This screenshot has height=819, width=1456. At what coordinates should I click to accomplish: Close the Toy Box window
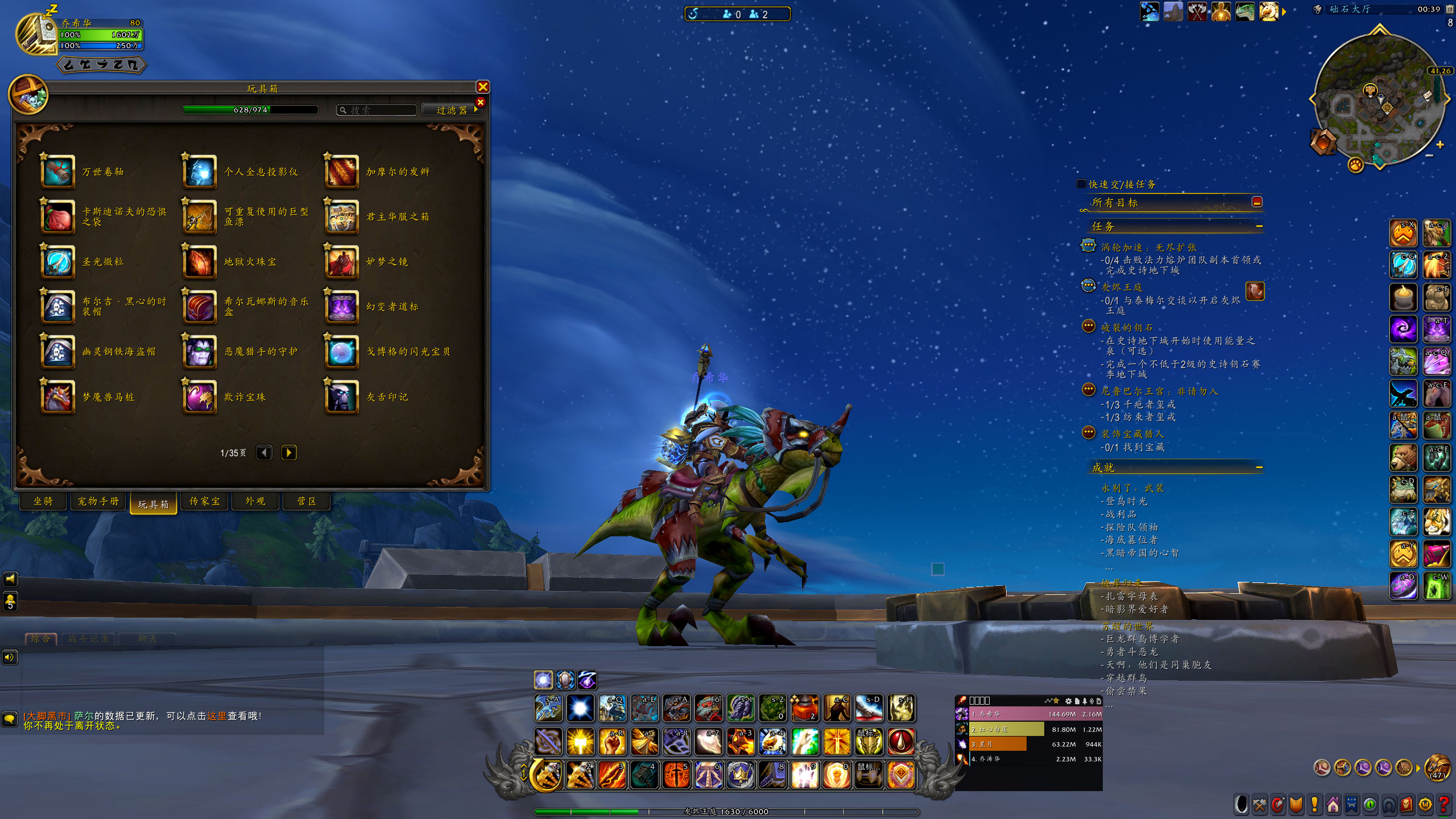pos(483,87)
